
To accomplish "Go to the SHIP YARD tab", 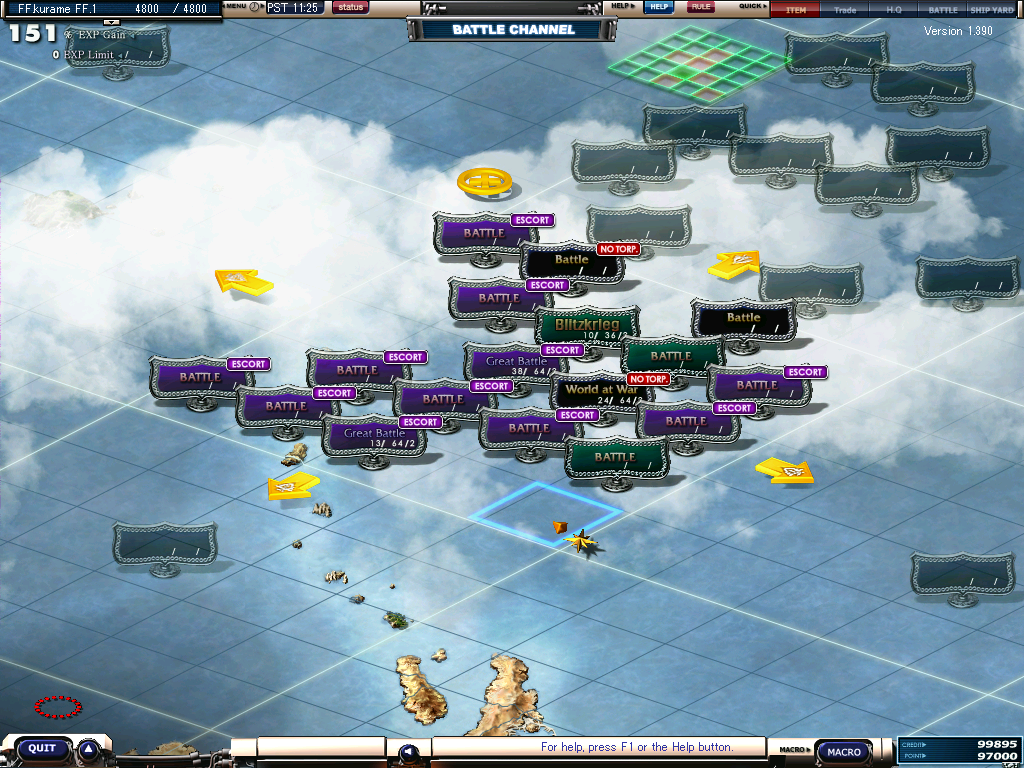I will pos(992,10).
